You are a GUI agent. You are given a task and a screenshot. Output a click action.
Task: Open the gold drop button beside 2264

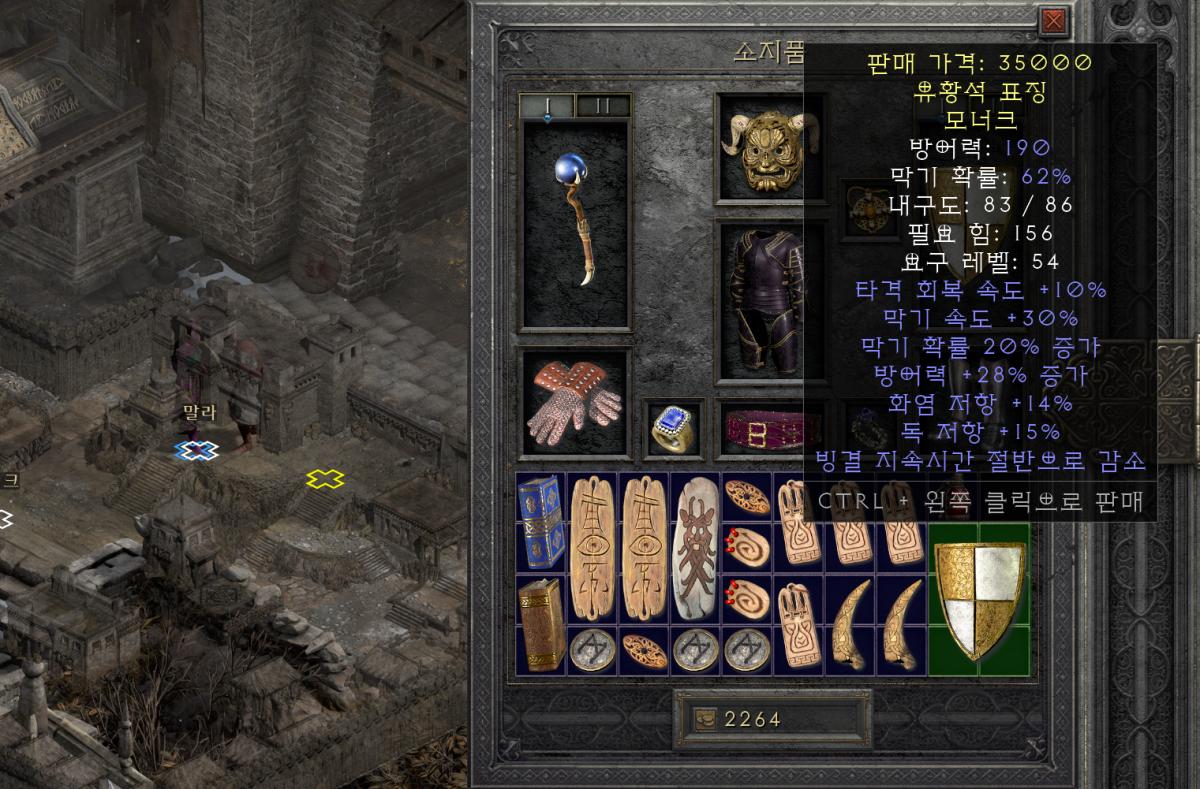click(705, 719)
